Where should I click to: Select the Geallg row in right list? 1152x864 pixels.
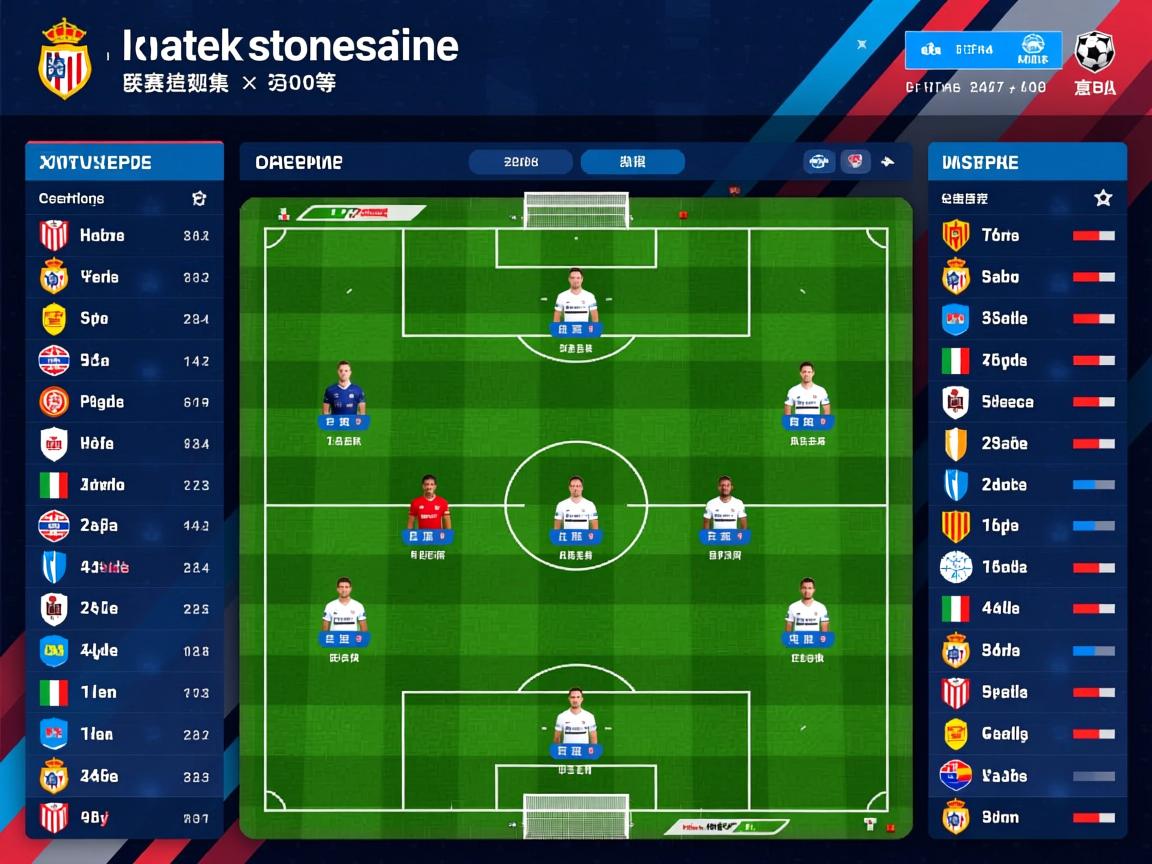tap(1027, 734)
